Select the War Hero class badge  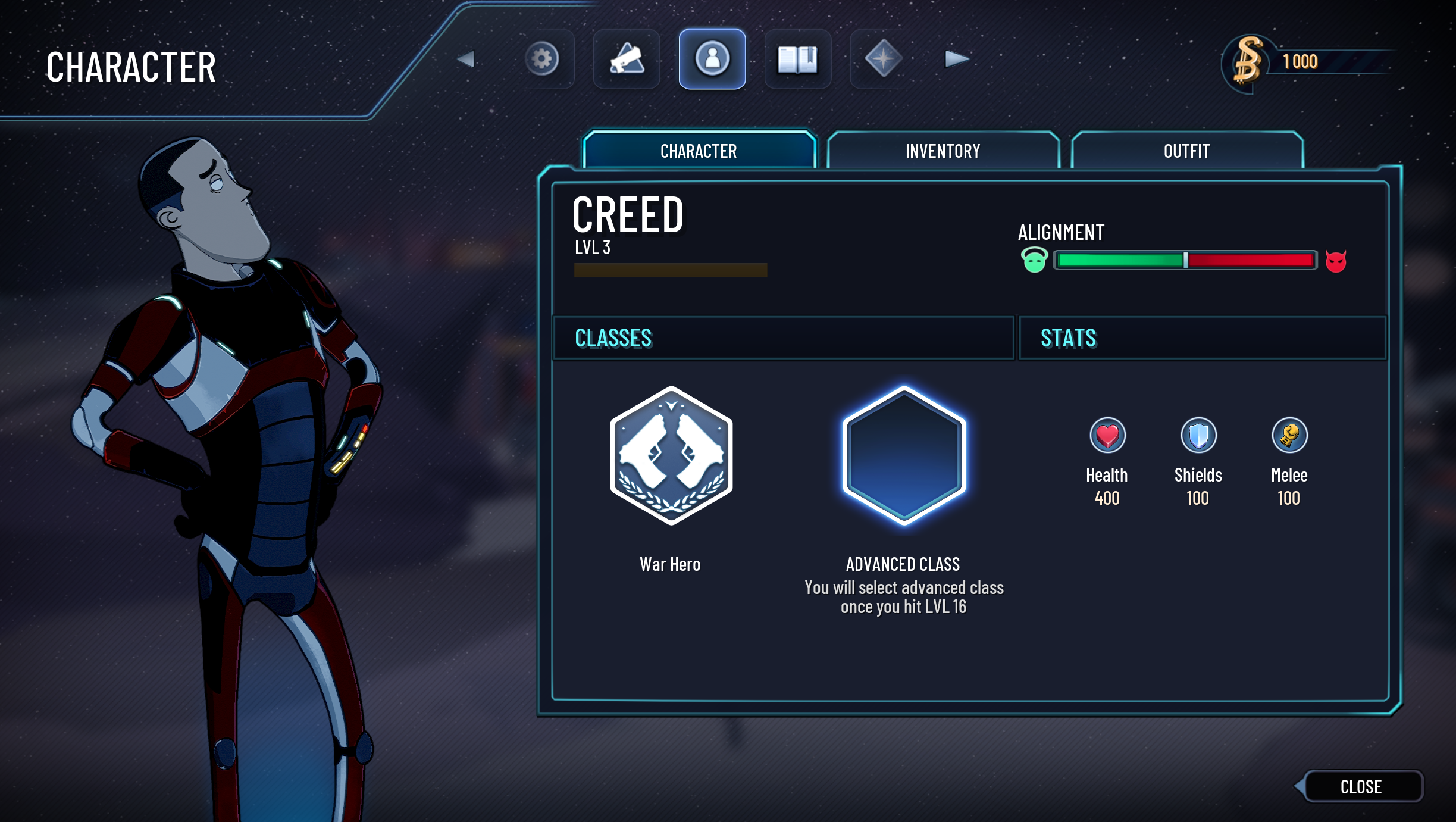tap(671, 455)
